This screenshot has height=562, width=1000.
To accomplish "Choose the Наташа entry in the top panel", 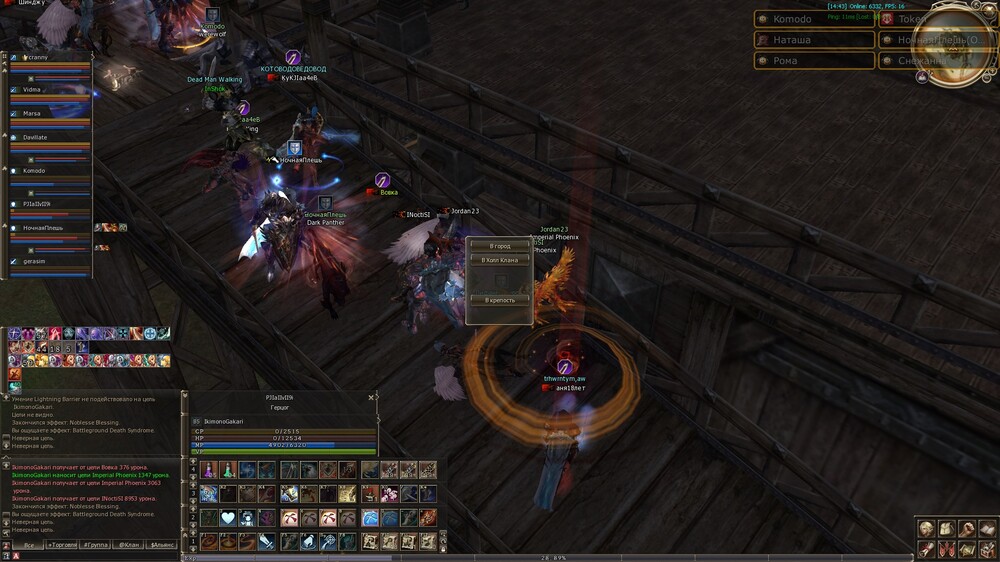I will [x=813, y=40].
